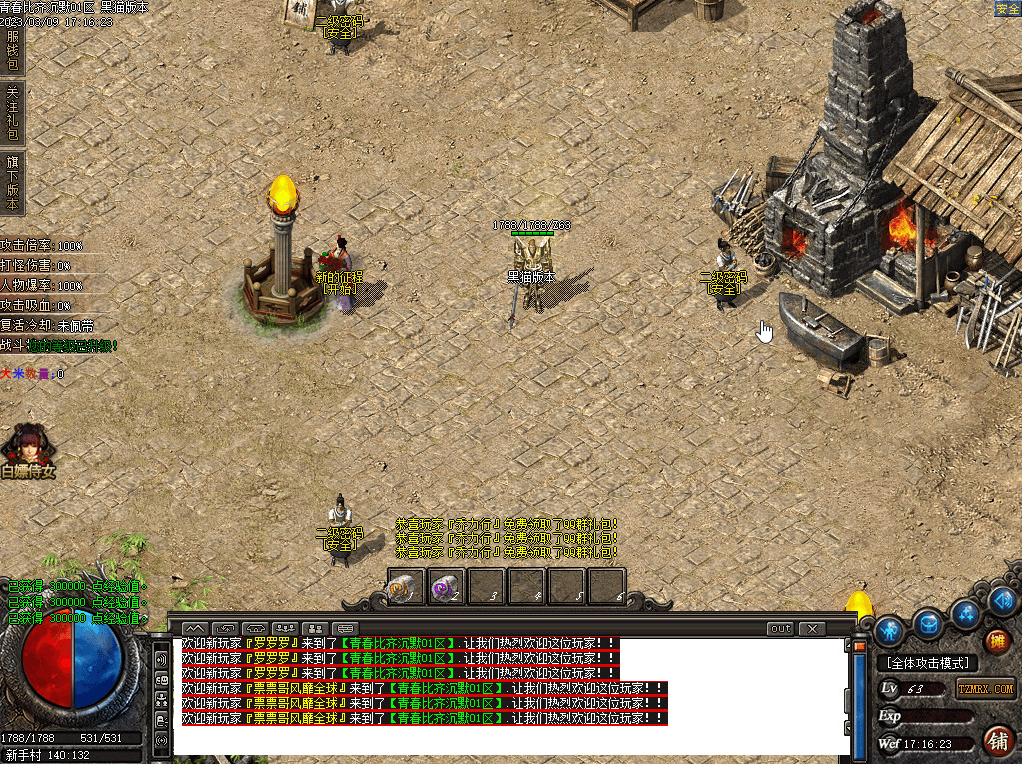Open the 服钱包 side button

coord(12,48)
